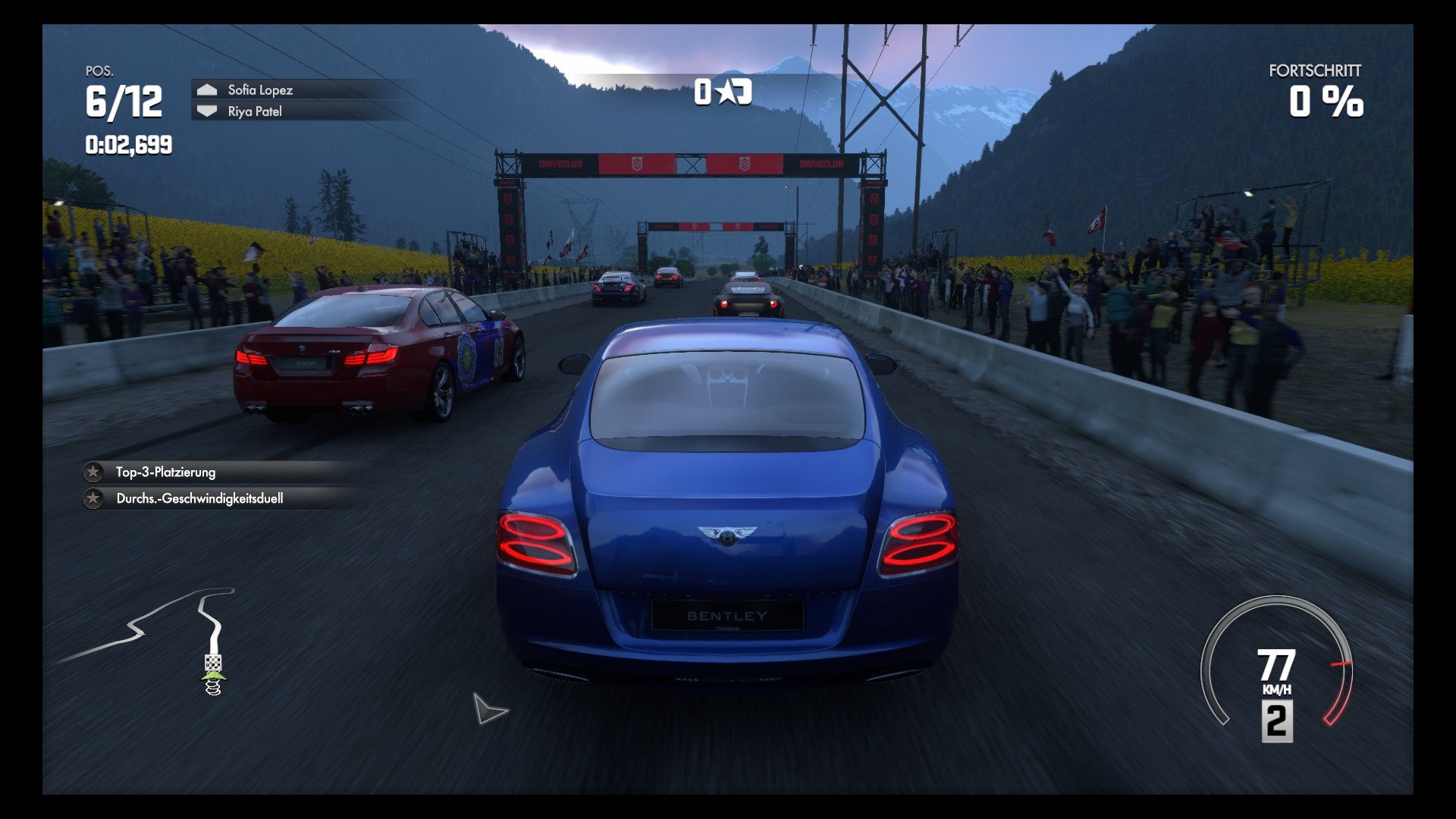Image resolution: width=1456 pixels, height=819 pixels.
Task: Click the Durchs.-Geschwindigkeitsduell star icon
Action: (x=93, y=498)
